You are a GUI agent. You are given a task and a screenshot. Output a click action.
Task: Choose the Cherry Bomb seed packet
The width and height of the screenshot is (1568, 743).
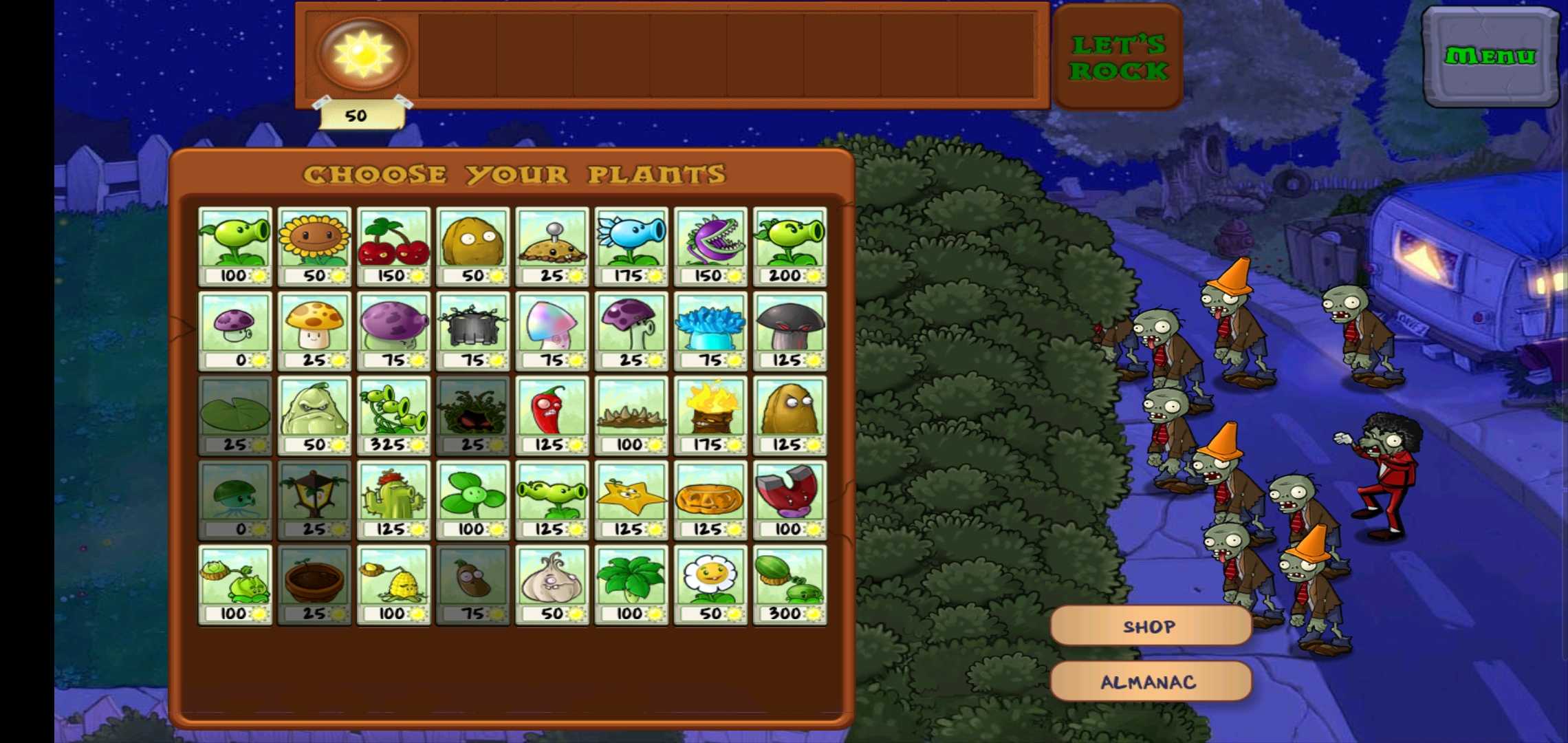393,246
